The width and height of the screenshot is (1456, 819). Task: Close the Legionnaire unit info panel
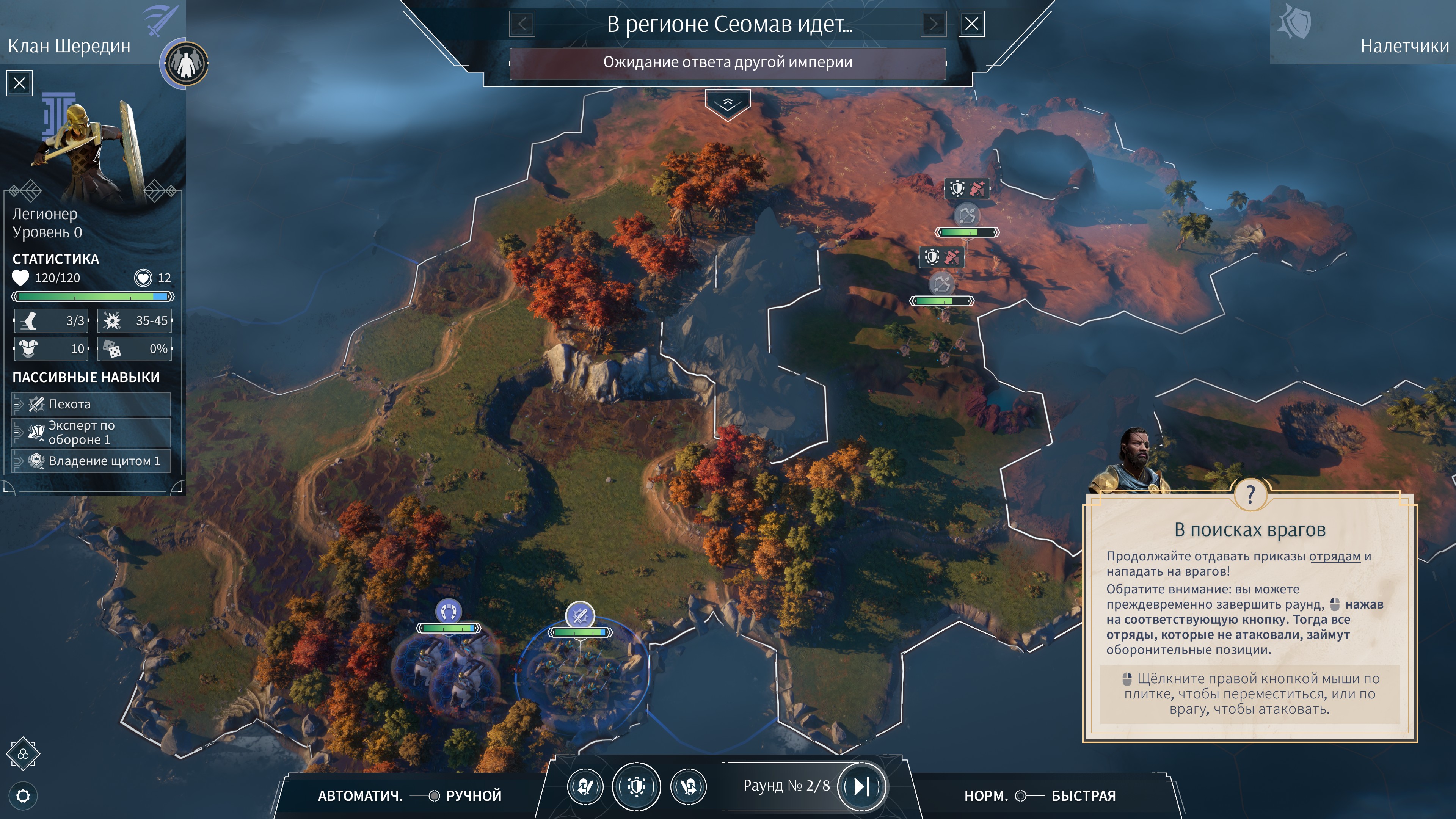click(19, 84)
